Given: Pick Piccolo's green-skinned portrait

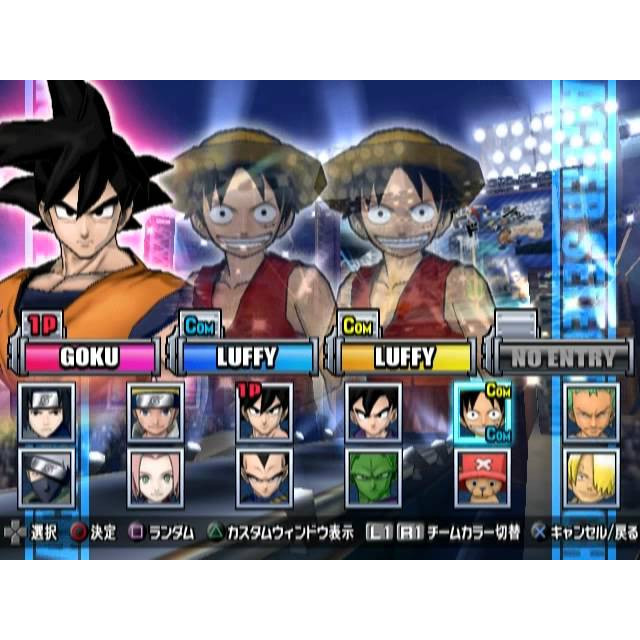Looking at the screenshot, I should pyautogui.click(x=373, y=476).
